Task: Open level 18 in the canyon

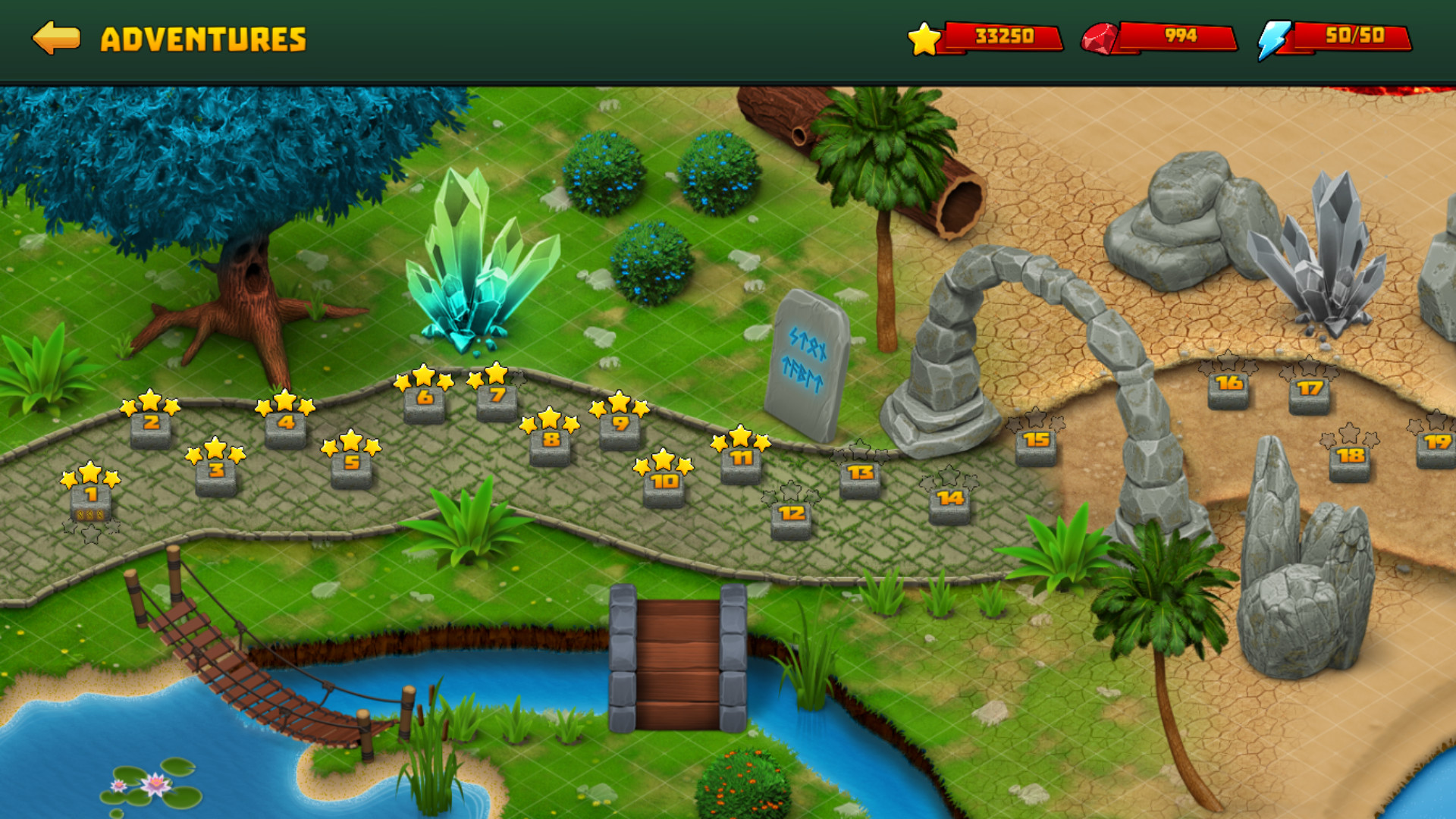Action: coord(1349,457)
